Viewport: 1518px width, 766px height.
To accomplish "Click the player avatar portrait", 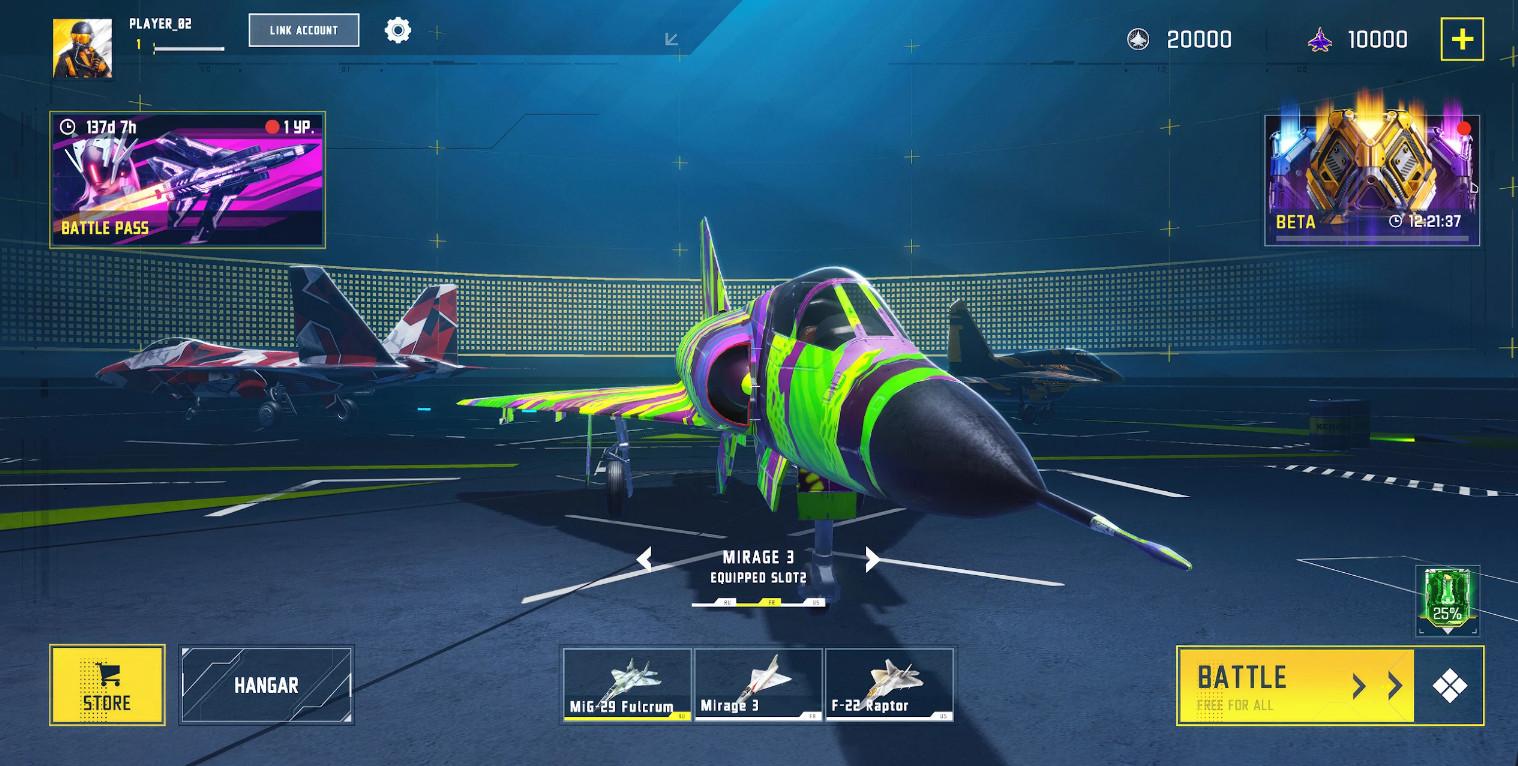I will click(82, 46).
